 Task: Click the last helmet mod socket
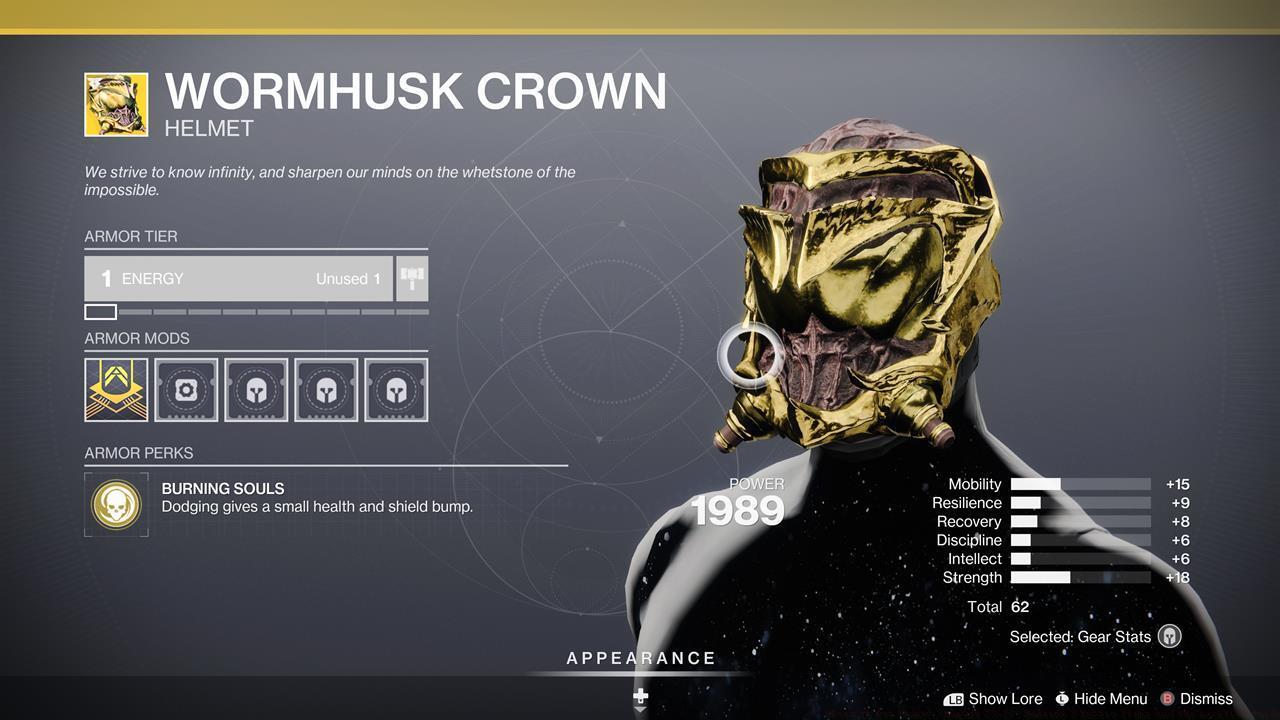[x=396, y=388]
